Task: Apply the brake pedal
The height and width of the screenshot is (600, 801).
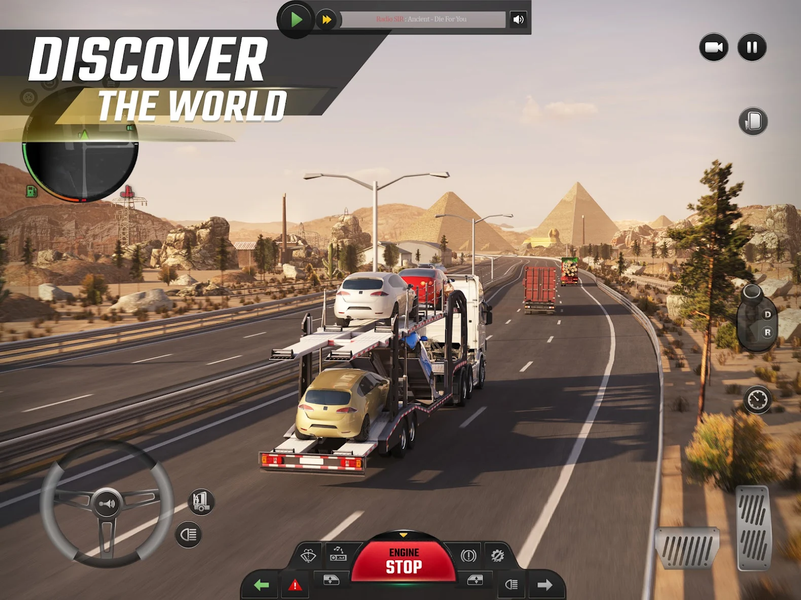Action: coord(687,547)
